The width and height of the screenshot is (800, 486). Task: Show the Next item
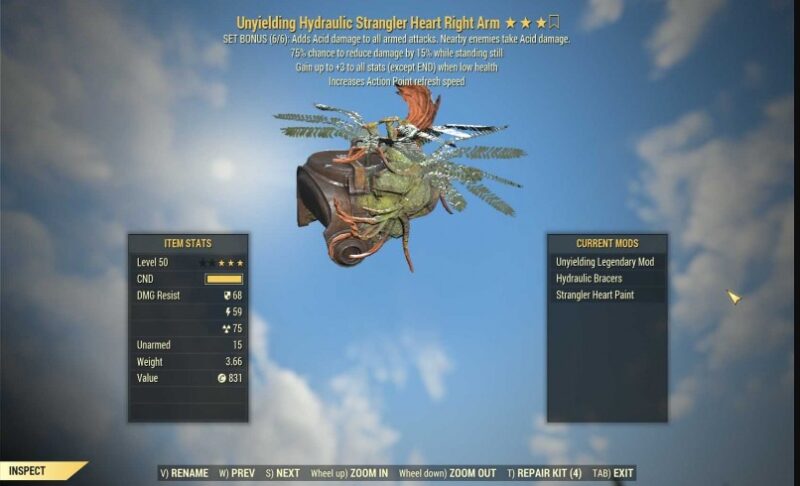[x=283, y=474]
